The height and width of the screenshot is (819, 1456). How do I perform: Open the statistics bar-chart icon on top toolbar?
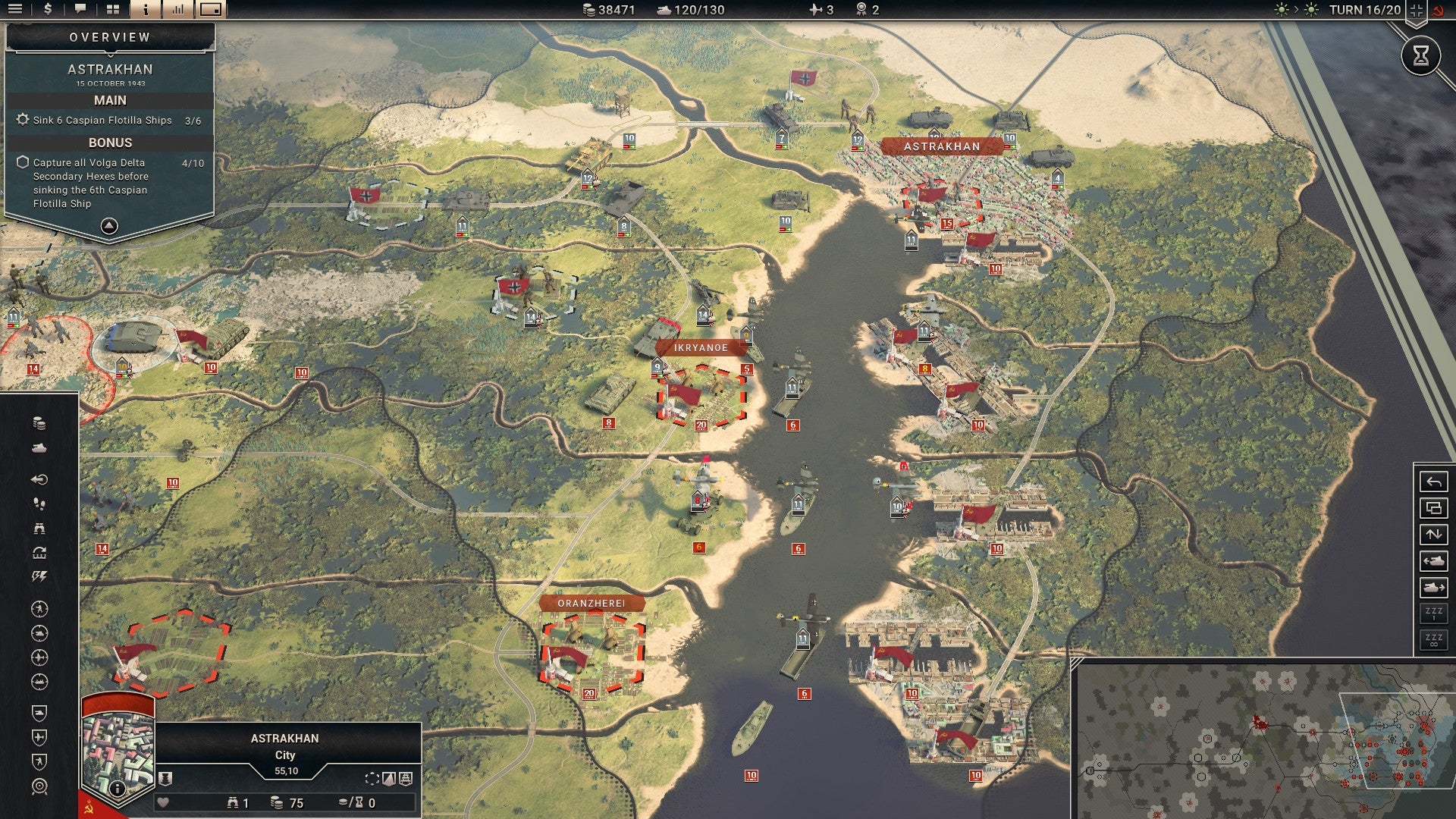coord(177,11)
